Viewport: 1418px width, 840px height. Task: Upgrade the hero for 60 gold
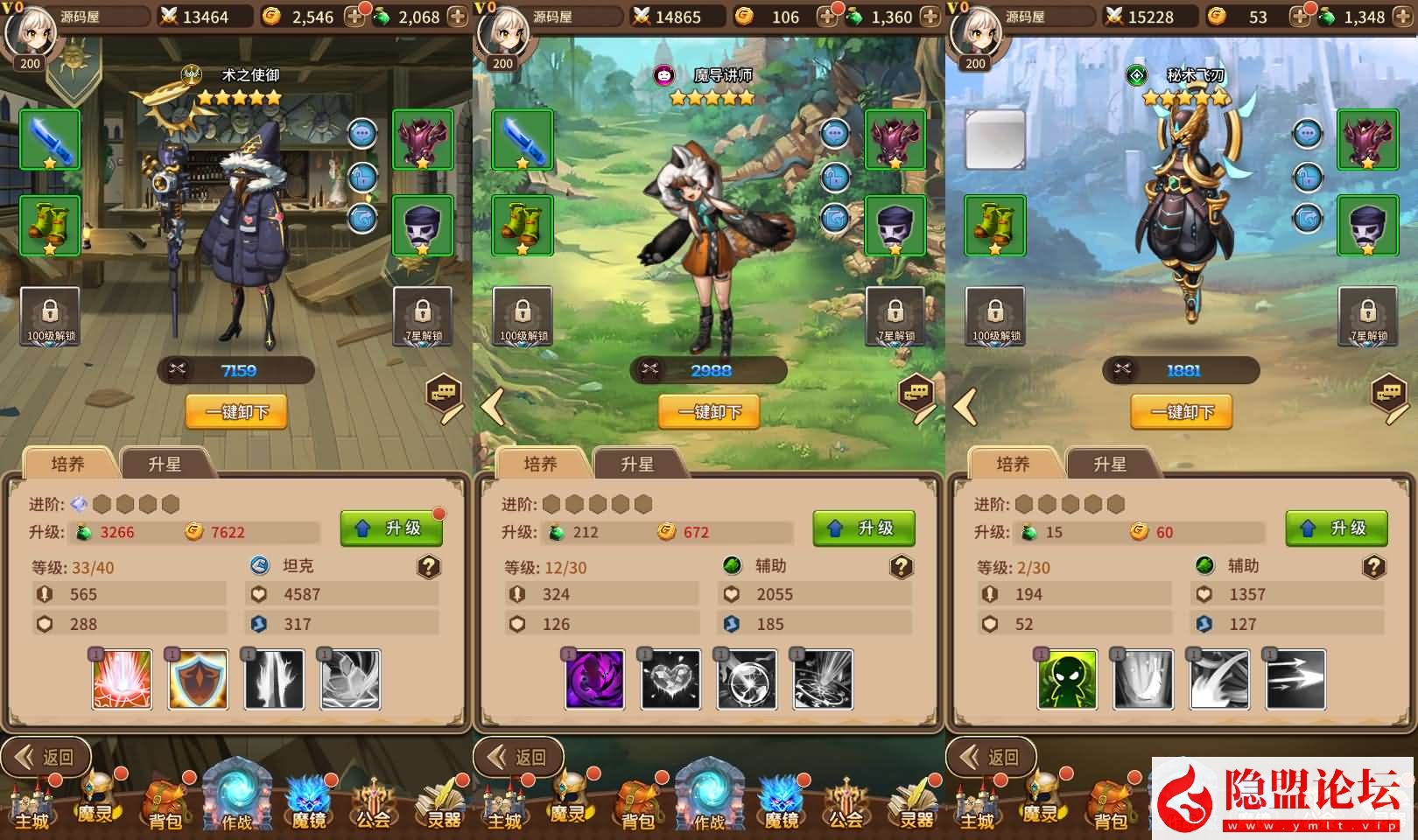(1337, 528)
